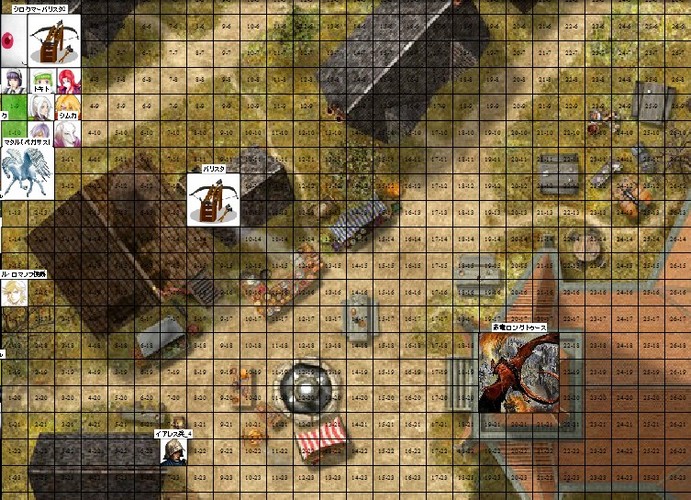Viewport: 691px width, 500px height.
Task: Select the blonde character portrait token
Action: click(14, 291)
